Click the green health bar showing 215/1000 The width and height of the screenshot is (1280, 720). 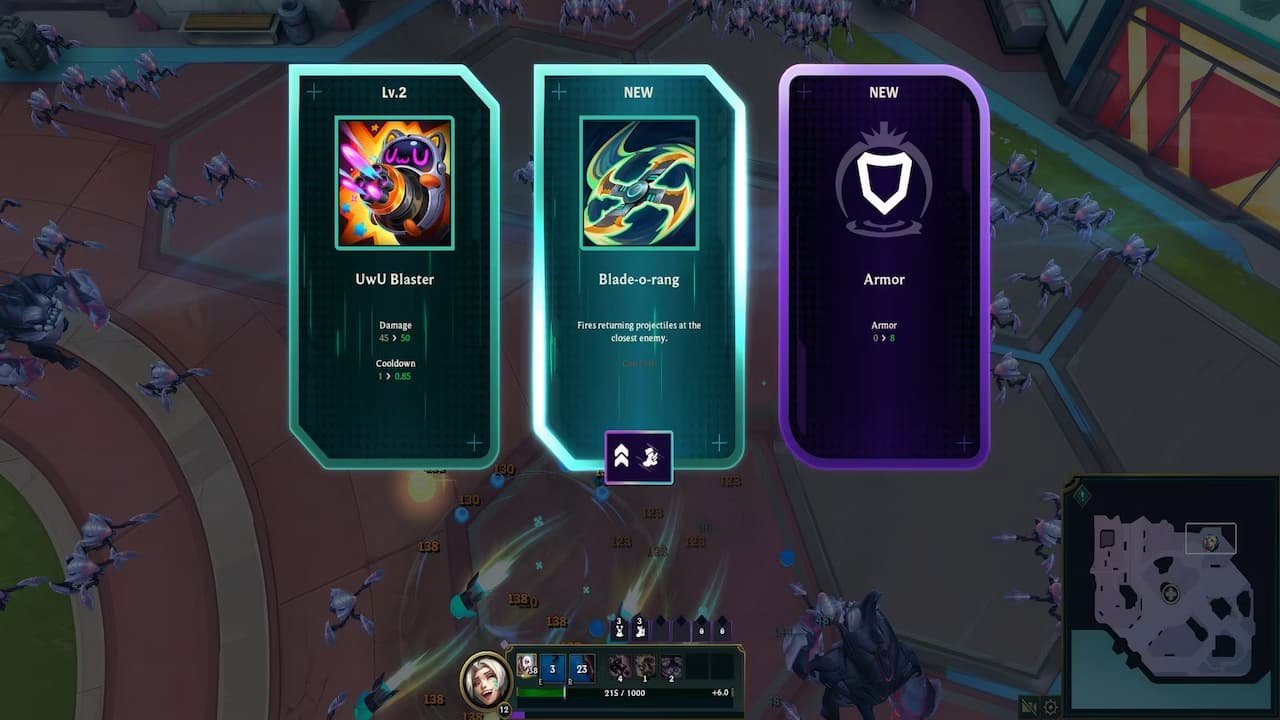point(540,691)
